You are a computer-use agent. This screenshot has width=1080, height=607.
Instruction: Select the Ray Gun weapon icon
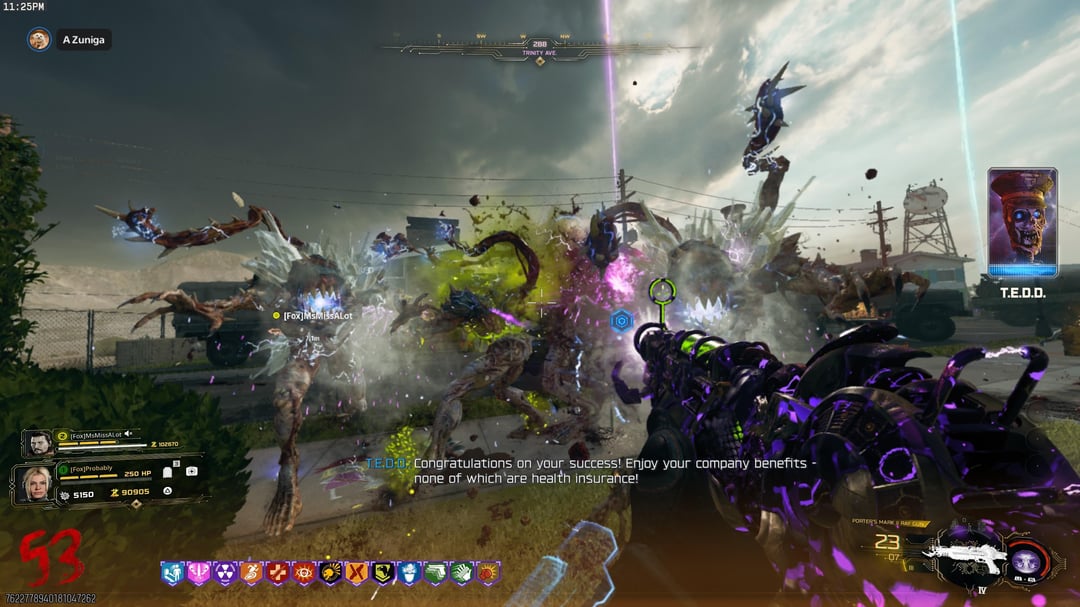960,555
